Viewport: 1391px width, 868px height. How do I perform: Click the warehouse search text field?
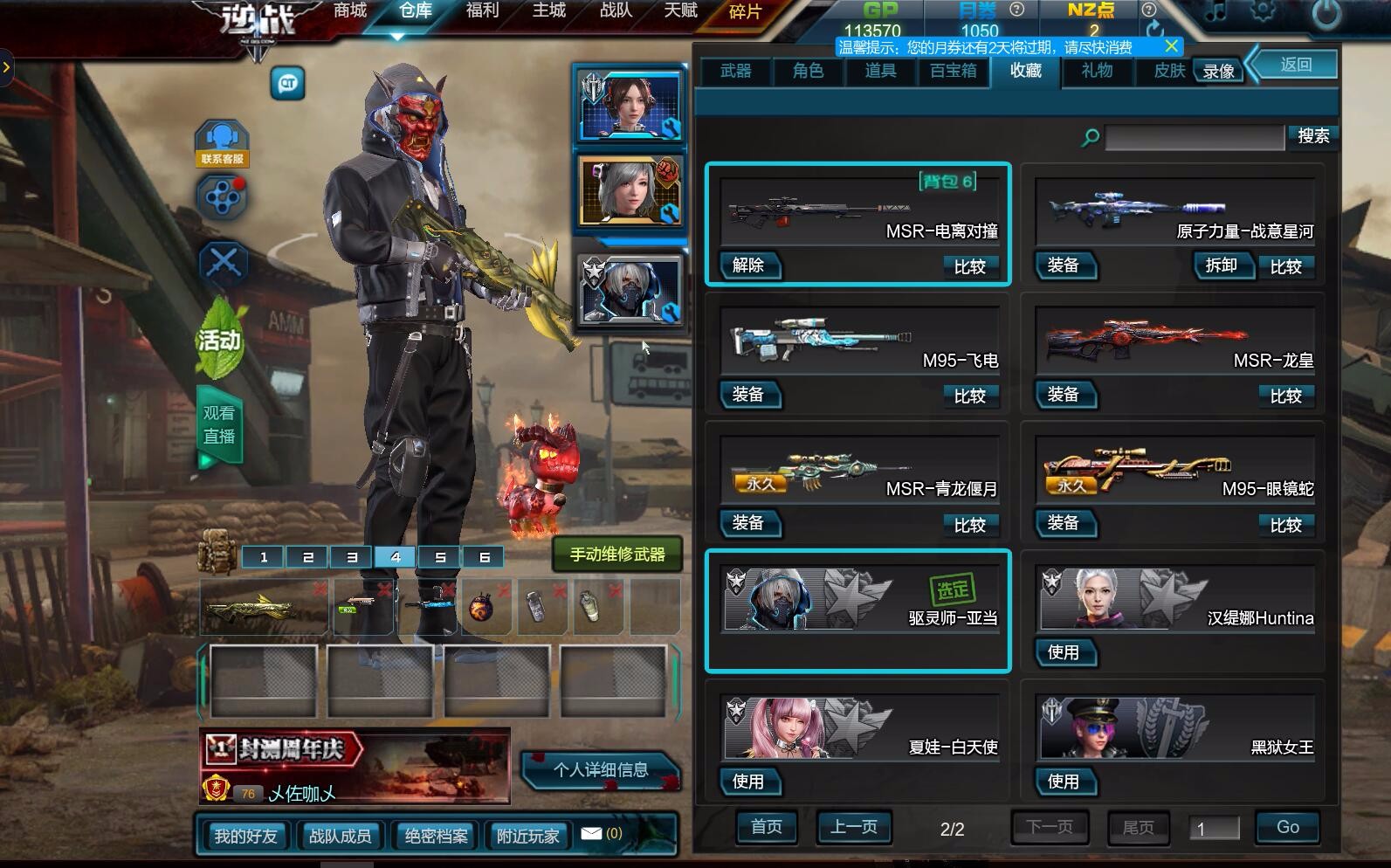click(1194, 137)
